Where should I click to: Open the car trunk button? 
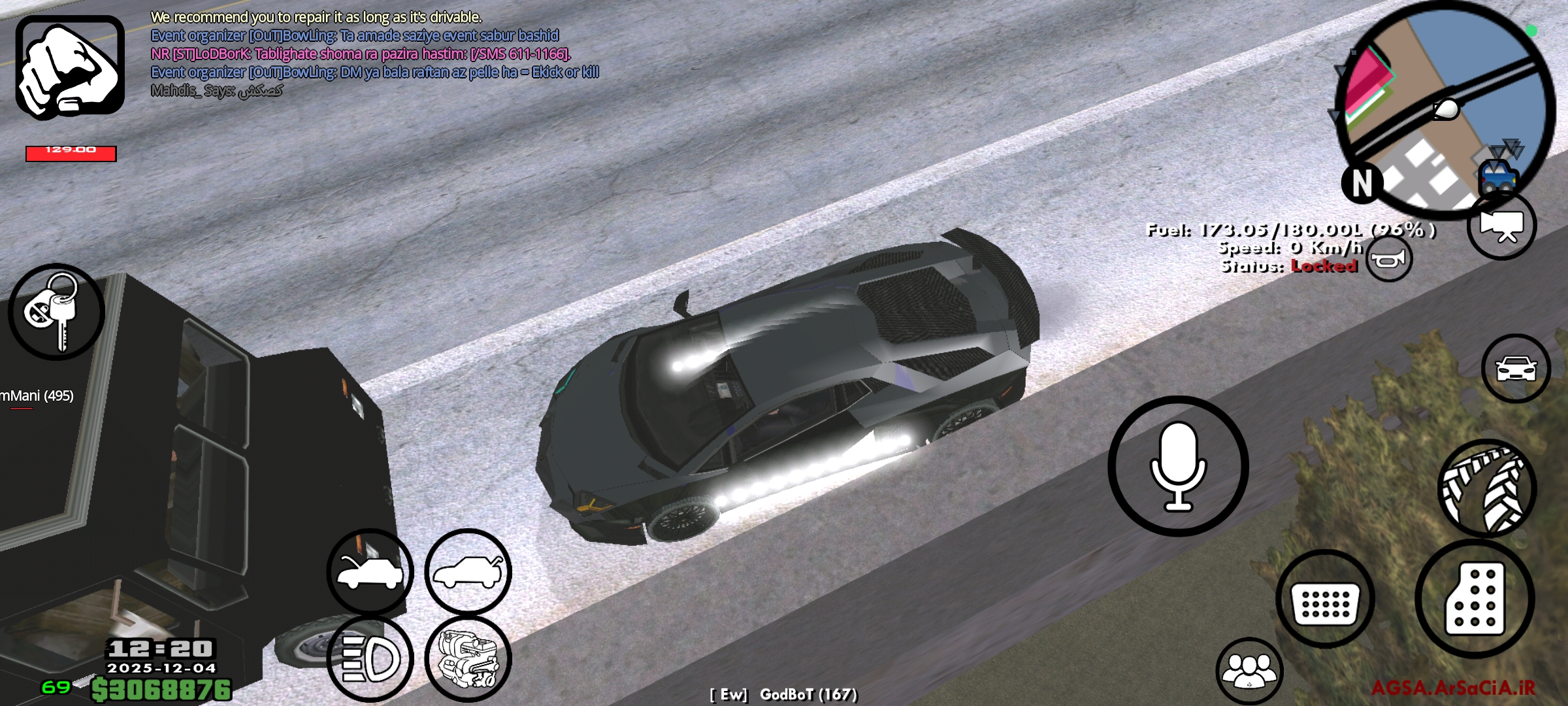pos(468,572)
